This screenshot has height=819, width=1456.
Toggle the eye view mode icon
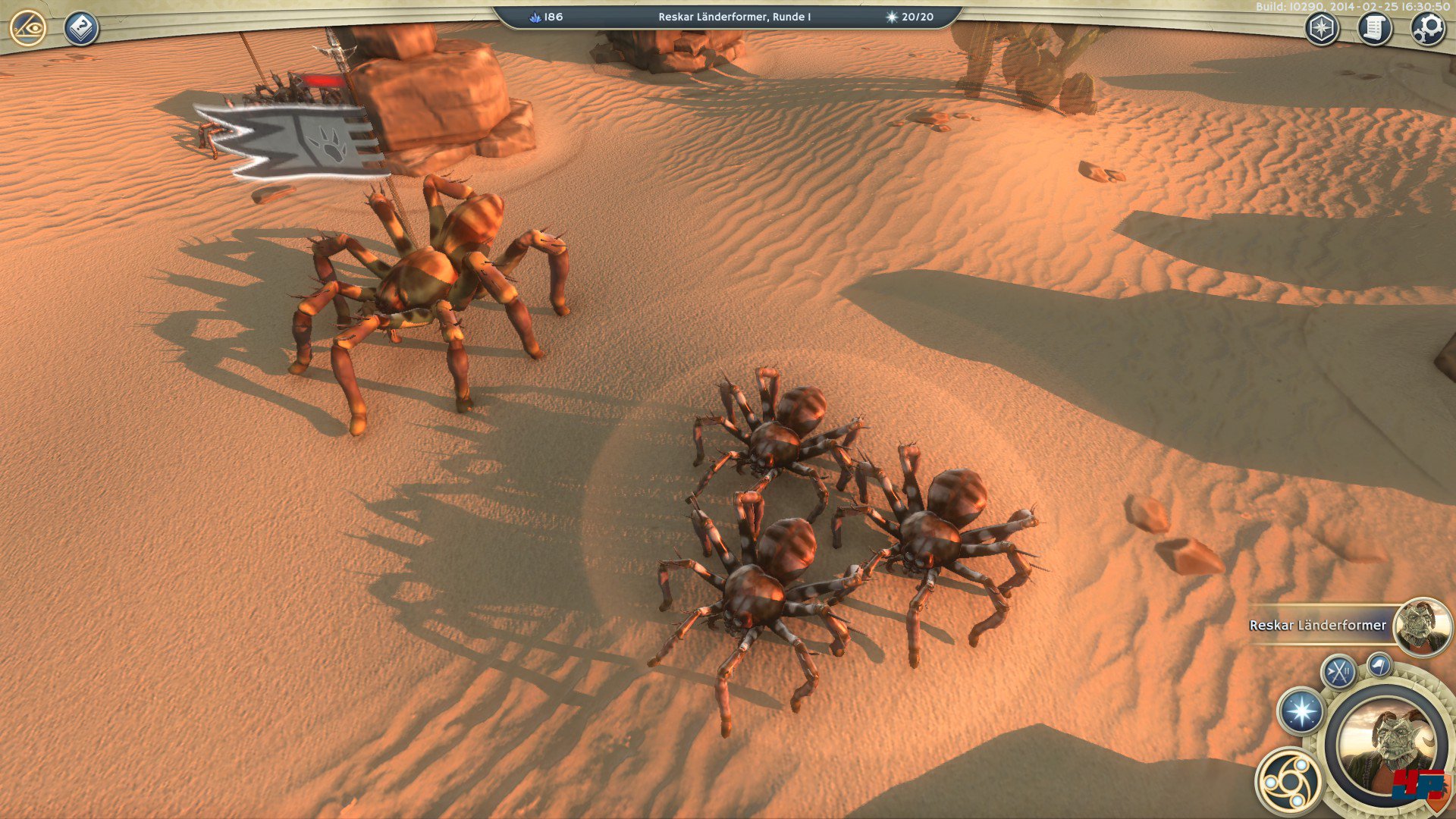coord(29,29)
